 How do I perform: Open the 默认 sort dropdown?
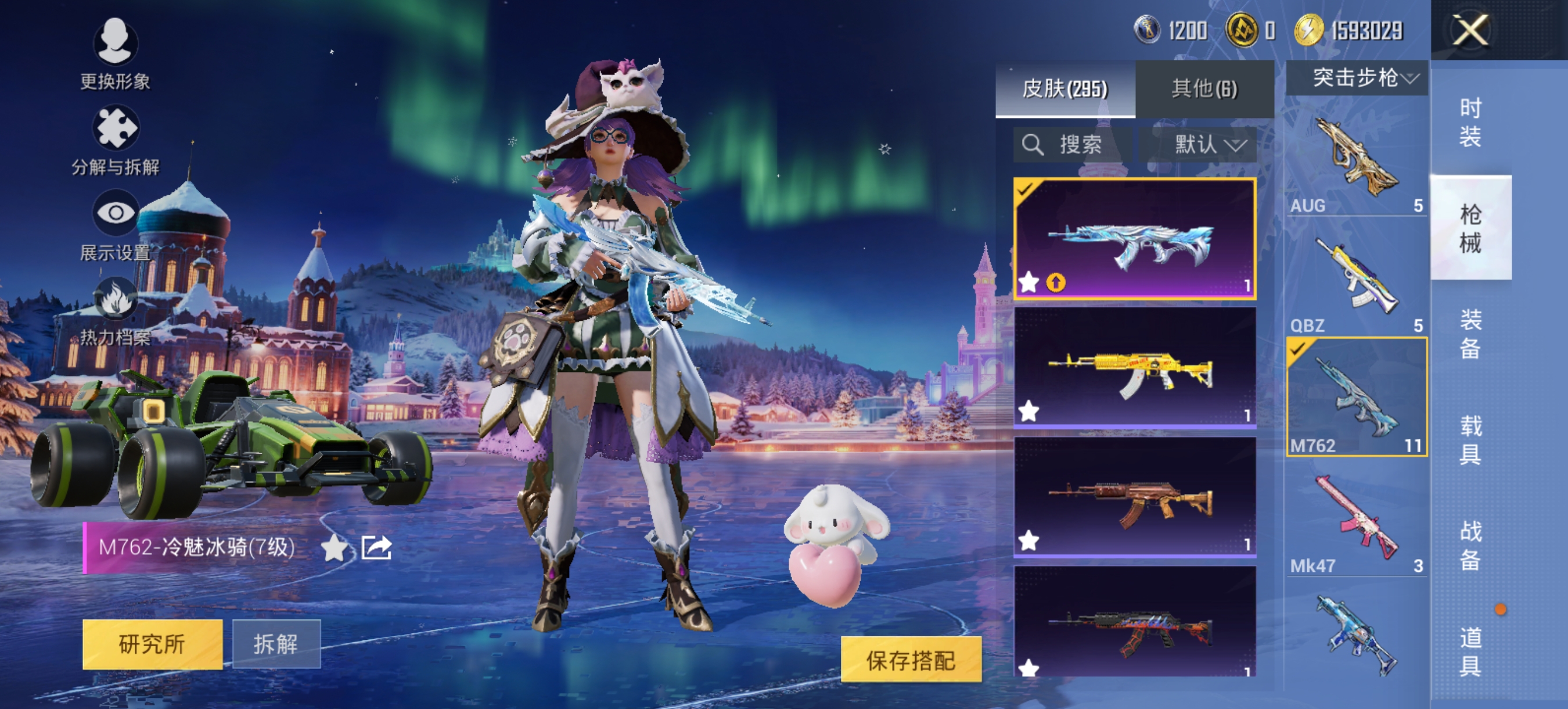[x=1210, y=145]
